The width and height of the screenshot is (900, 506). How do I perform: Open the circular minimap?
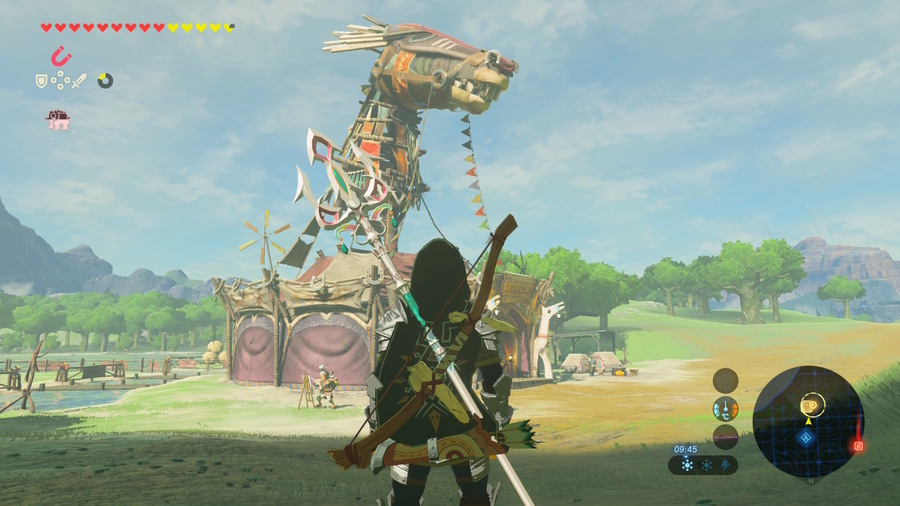click(808, 420)
